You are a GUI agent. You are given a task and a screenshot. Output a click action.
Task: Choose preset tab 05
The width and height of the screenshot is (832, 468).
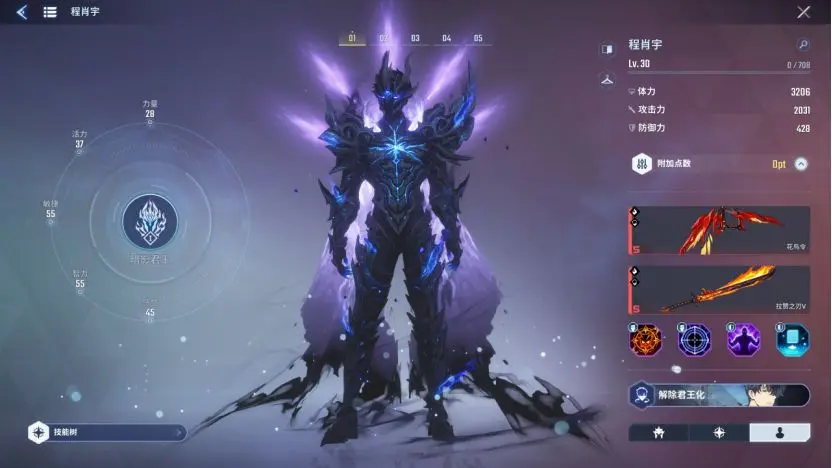(478, 39)
